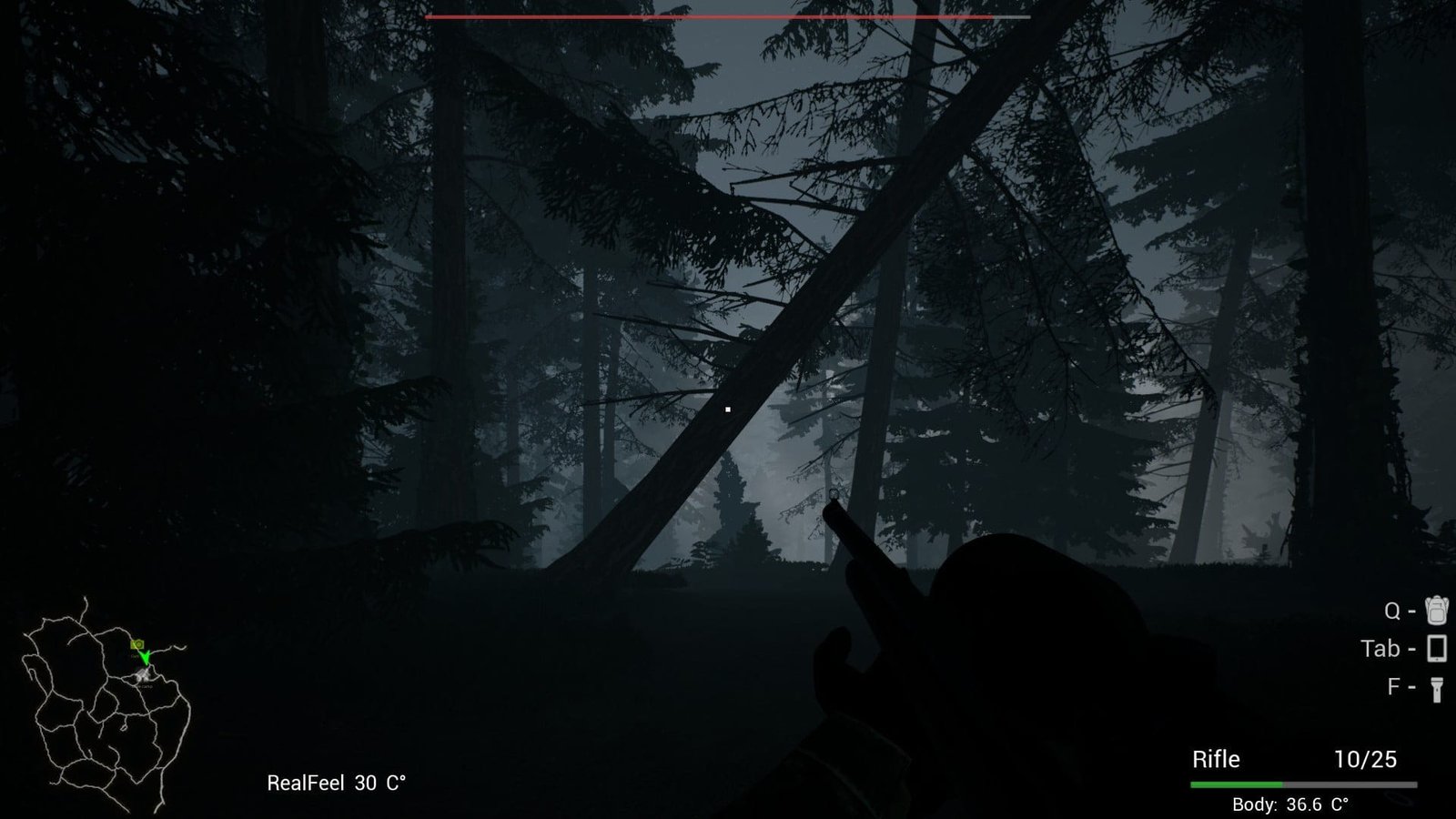The width and height of the screenshot is (1456, 819).
Task: Select the white camp marker on the minimap
Action: tap(142, 674)
